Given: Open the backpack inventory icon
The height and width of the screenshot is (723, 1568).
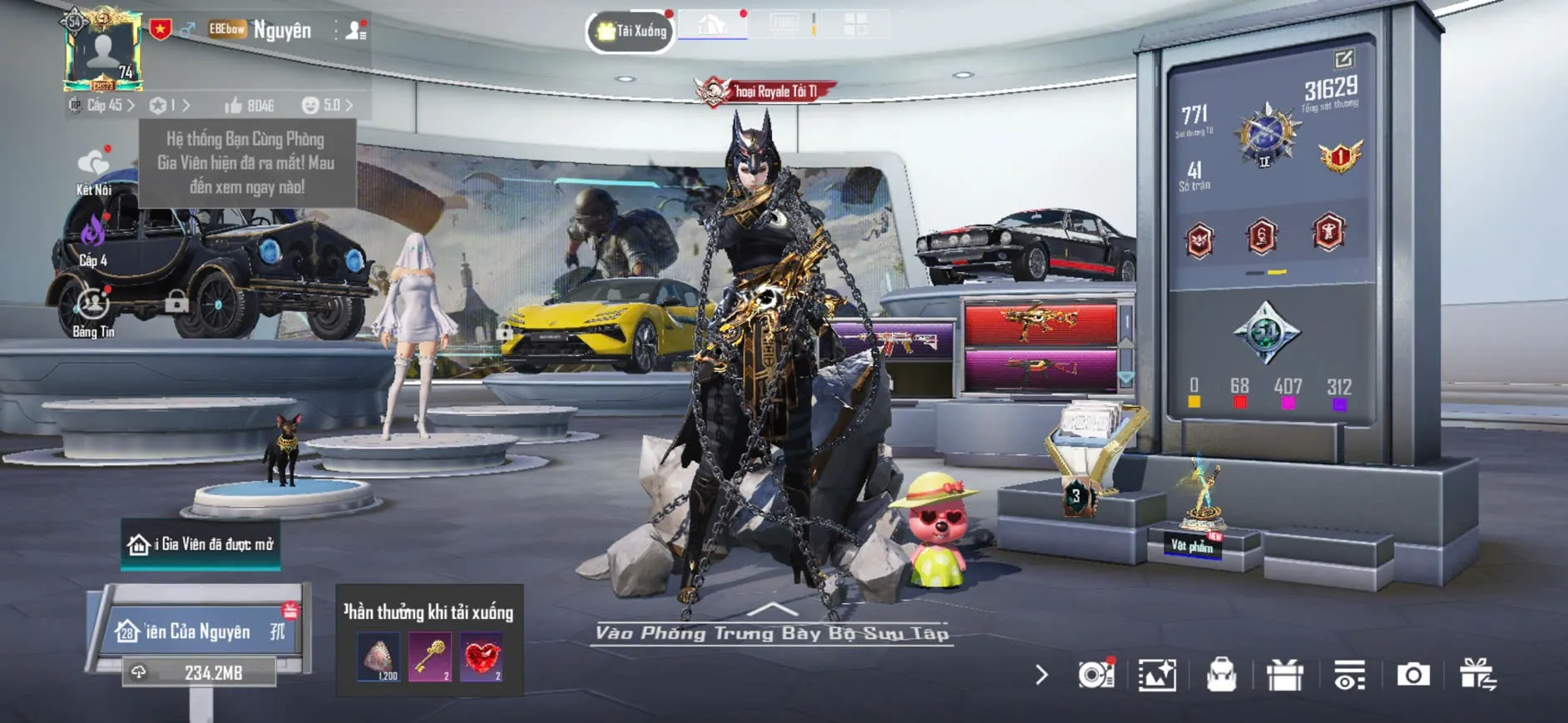Looking at the screenshot, I should [1221, 675].
